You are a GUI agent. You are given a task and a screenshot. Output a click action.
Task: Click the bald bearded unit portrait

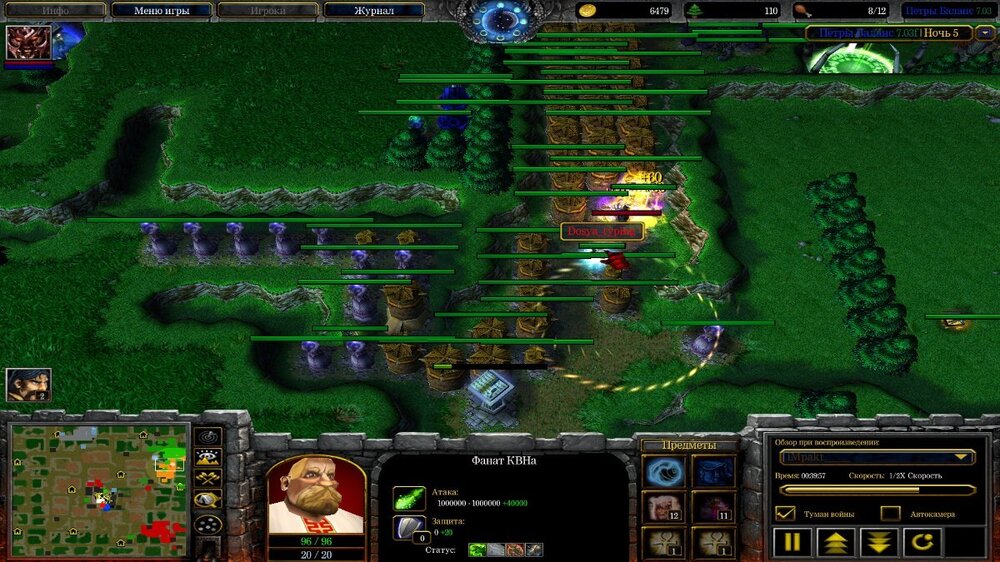click(315, 497)
